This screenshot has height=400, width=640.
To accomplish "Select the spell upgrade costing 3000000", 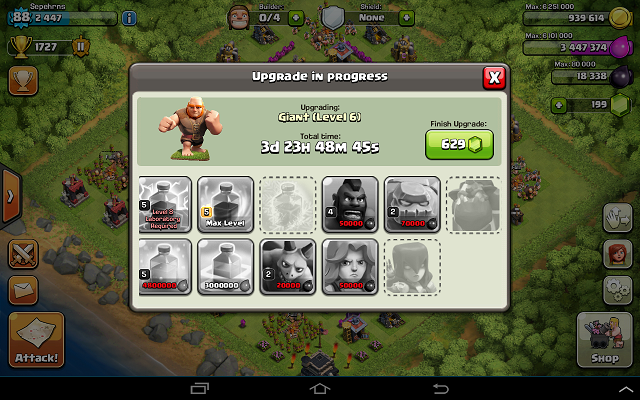I will click(x=226, y=267).
